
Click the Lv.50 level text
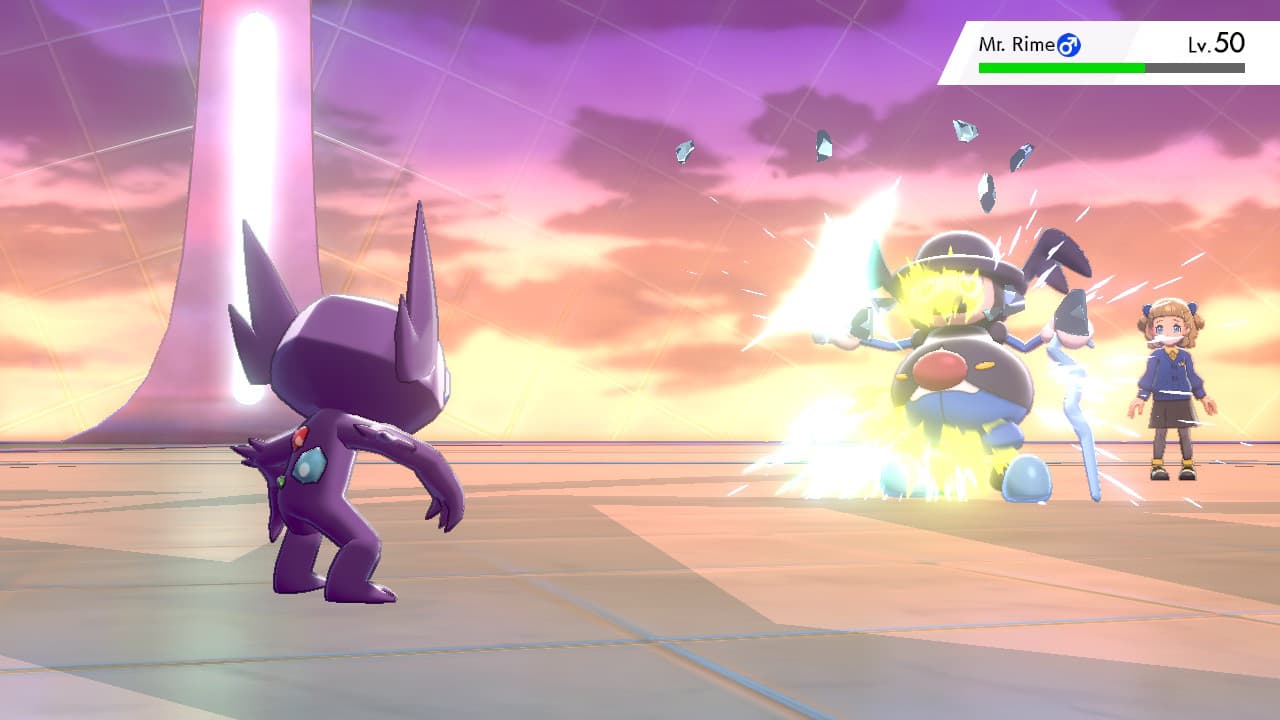coord(1215,45)
